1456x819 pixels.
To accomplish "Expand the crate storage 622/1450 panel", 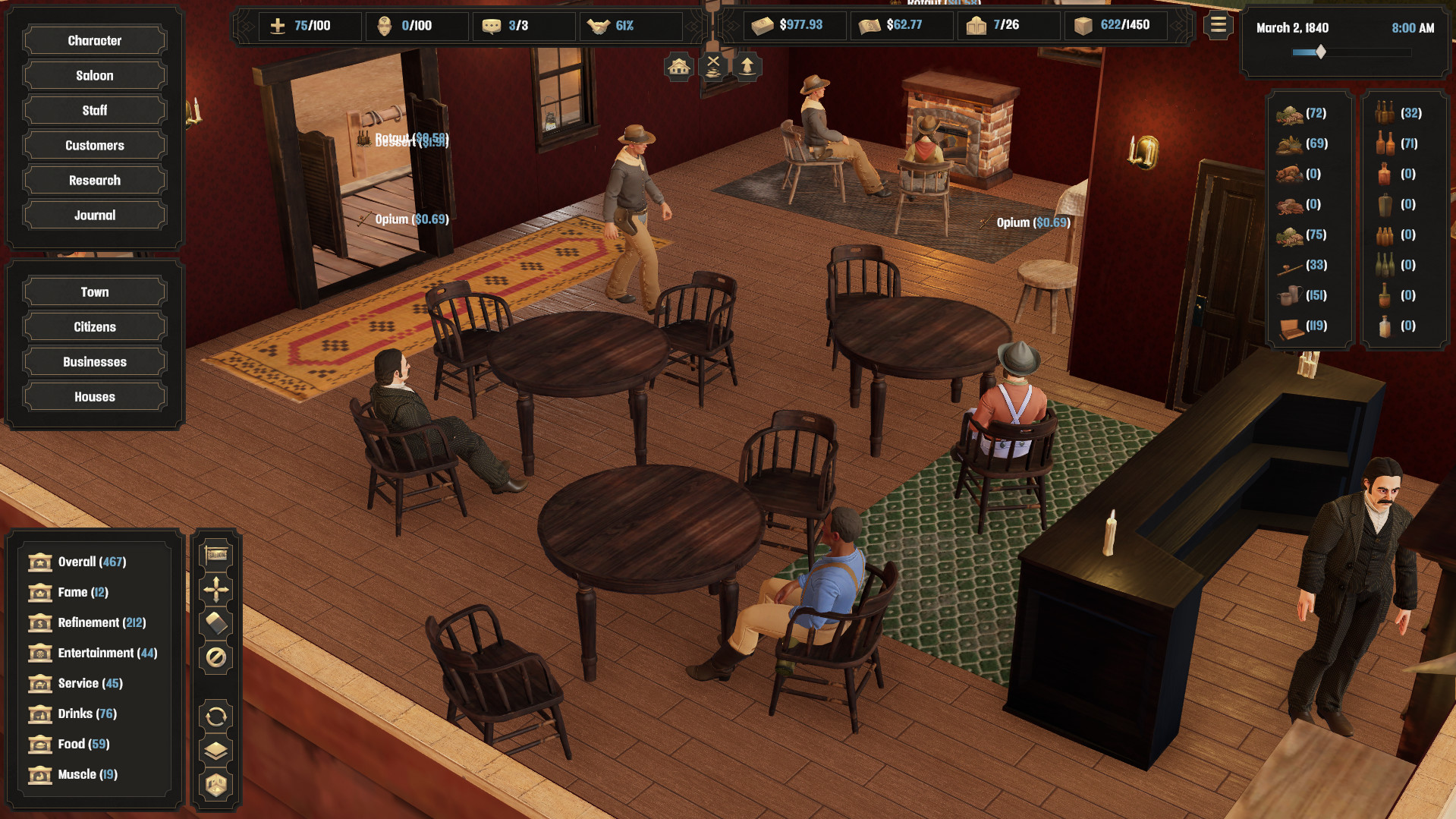I will coord(1115,24).
